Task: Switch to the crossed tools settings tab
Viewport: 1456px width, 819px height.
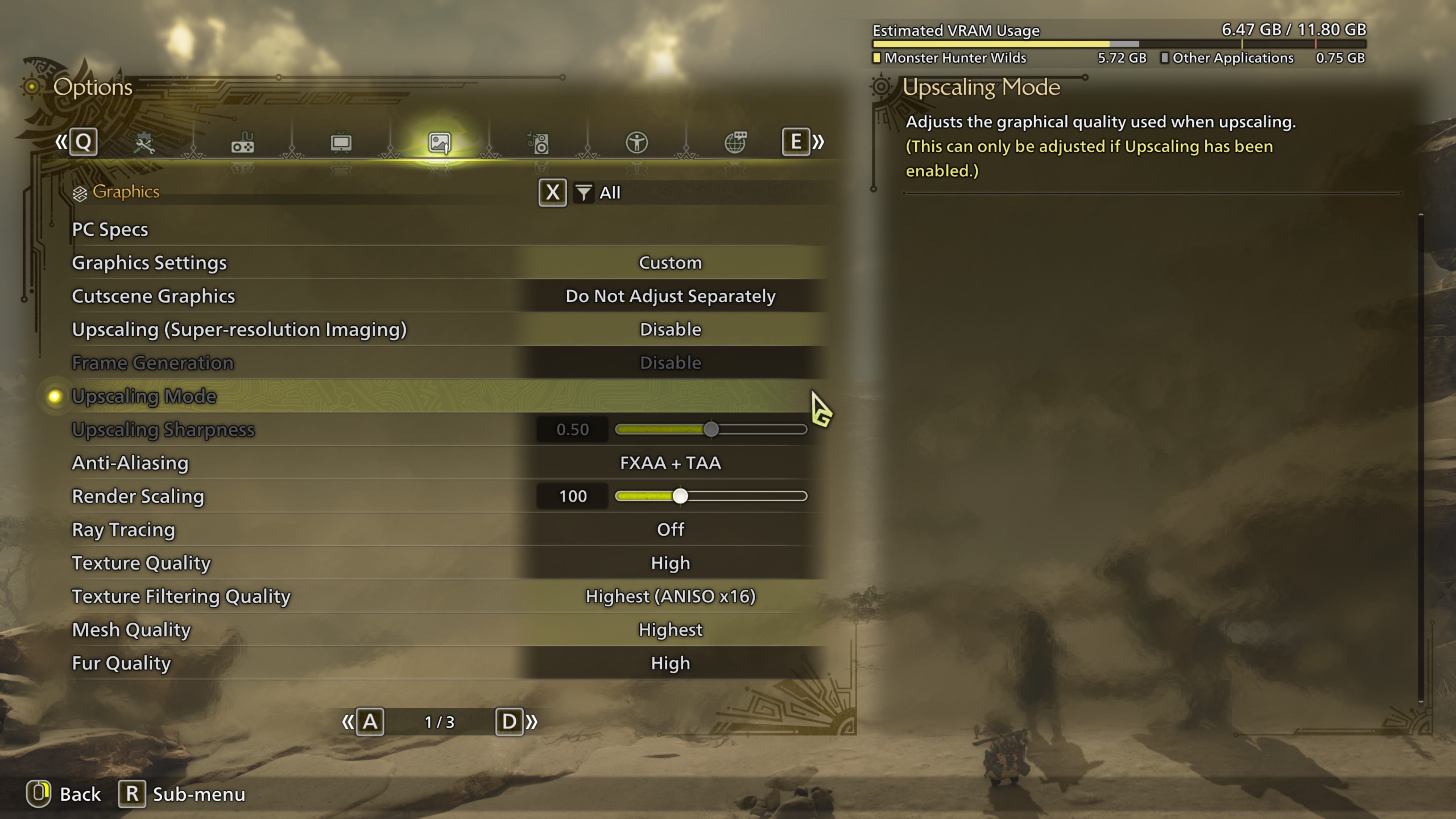Action: [x=144, y=143]
